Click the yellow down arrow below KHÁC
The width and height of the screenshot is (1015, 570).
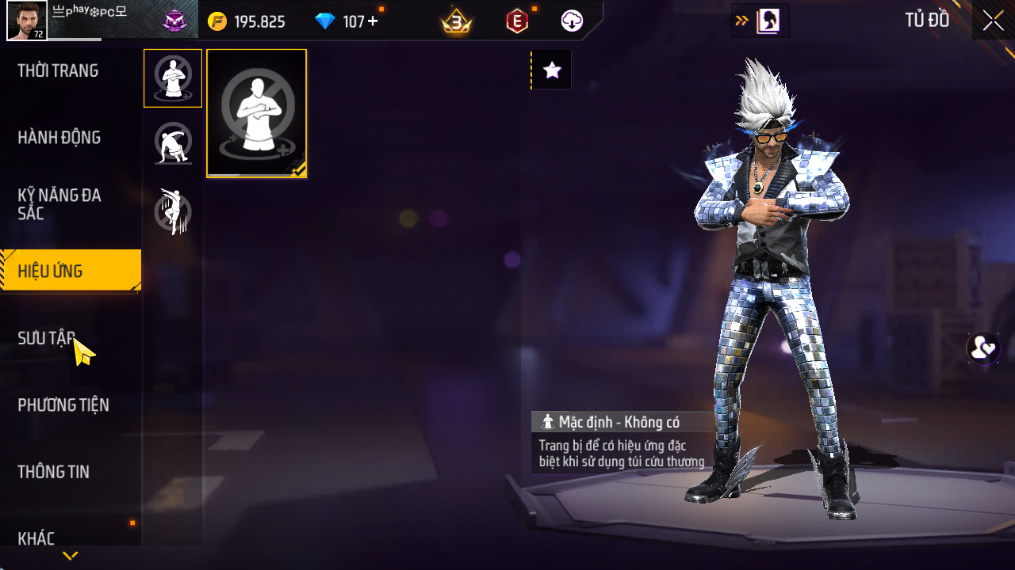[70, 556]
